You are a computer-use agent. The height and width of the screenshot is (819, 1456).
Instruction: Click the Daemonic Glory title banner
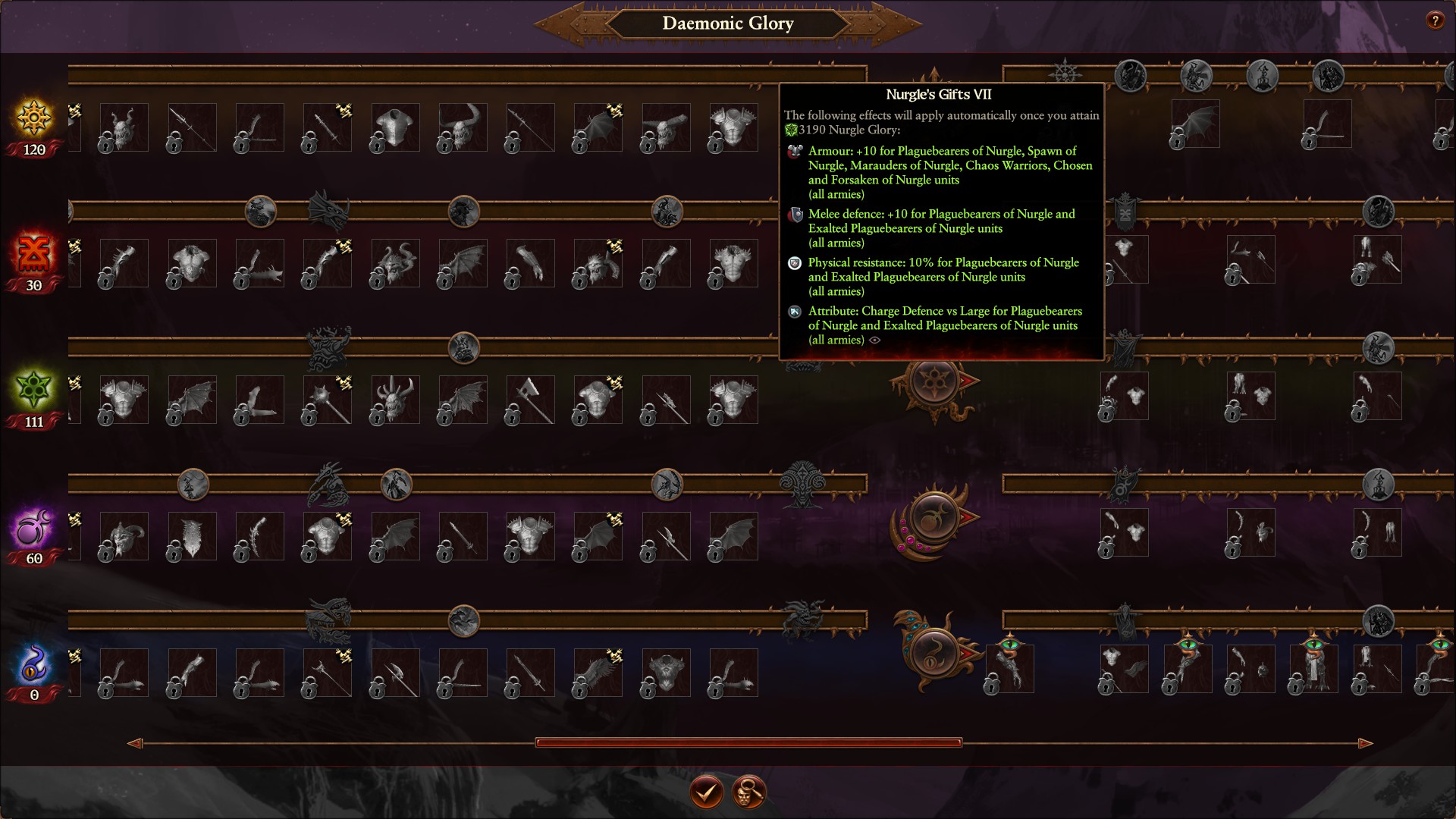click(728, 24)
